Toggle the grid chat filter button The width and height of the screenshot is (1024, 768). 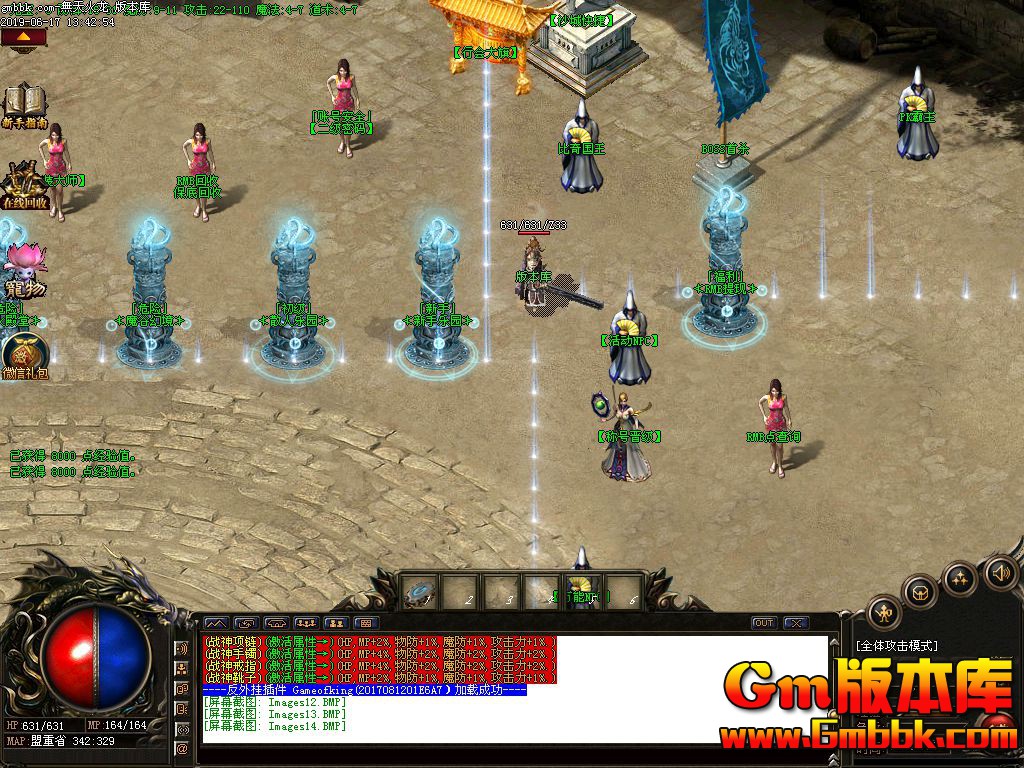click(364, 623)
